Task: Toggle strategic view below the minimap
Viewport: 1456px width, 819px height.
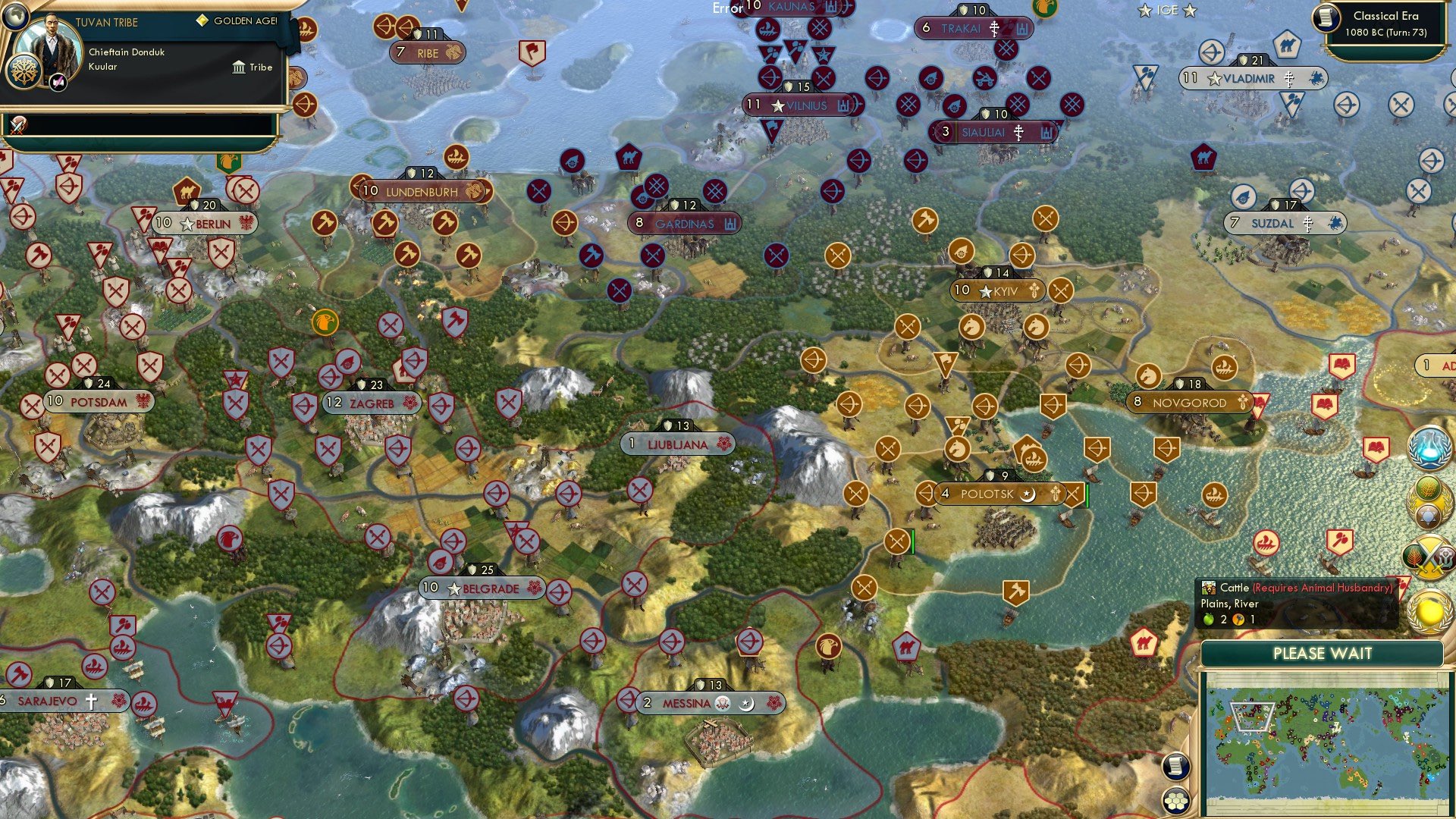Action: coord(1178,800)
